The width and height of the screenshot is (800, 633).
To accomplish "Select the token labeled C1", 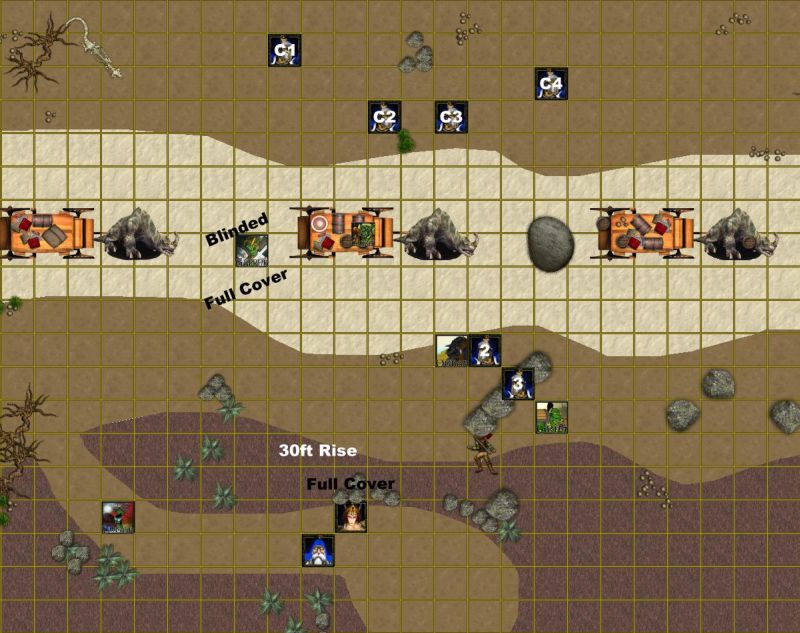I will click(285, 50).
